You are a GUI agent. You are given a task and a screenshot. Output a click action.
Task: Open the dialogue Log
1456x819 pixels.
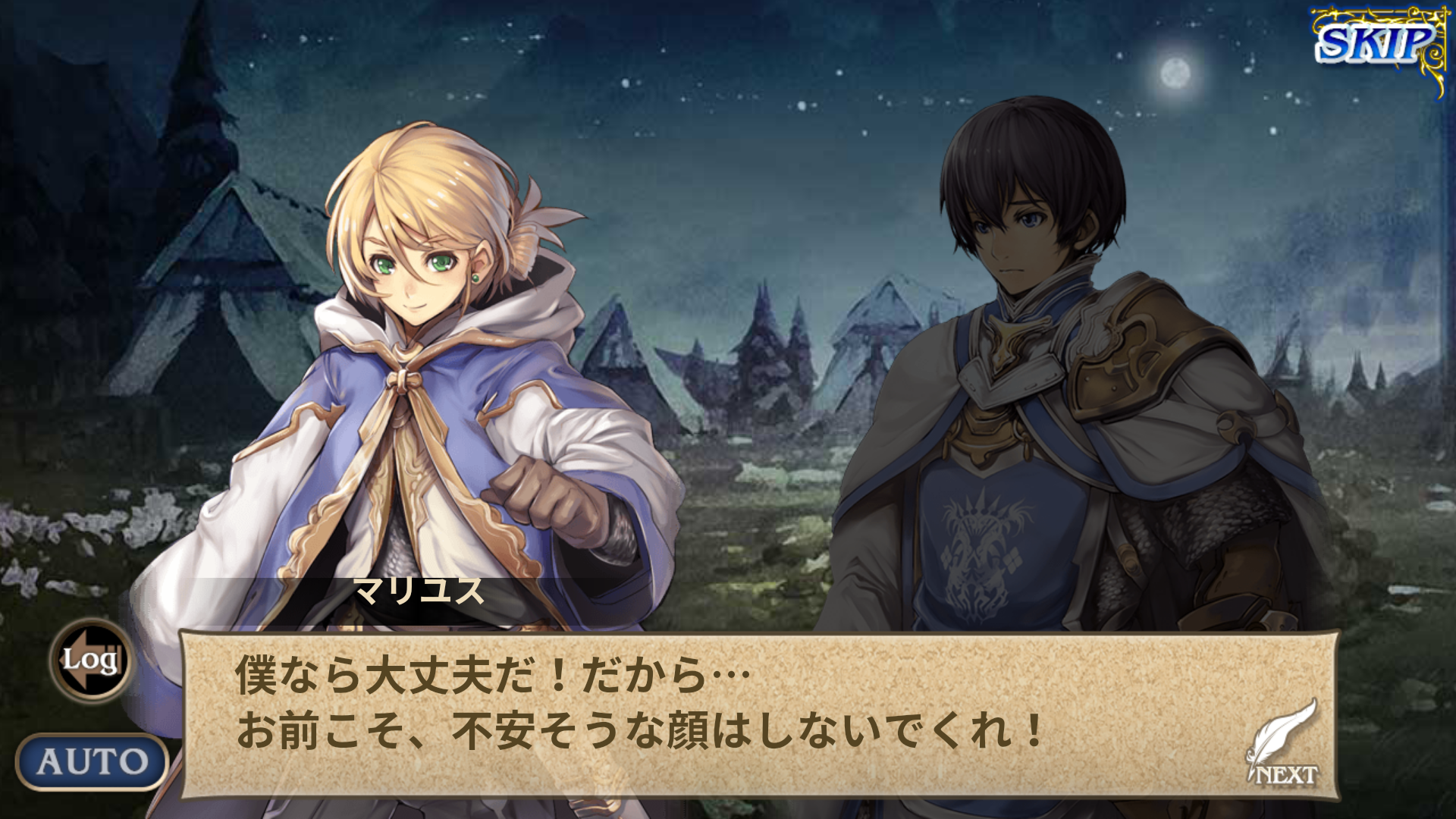pos(91,660)
